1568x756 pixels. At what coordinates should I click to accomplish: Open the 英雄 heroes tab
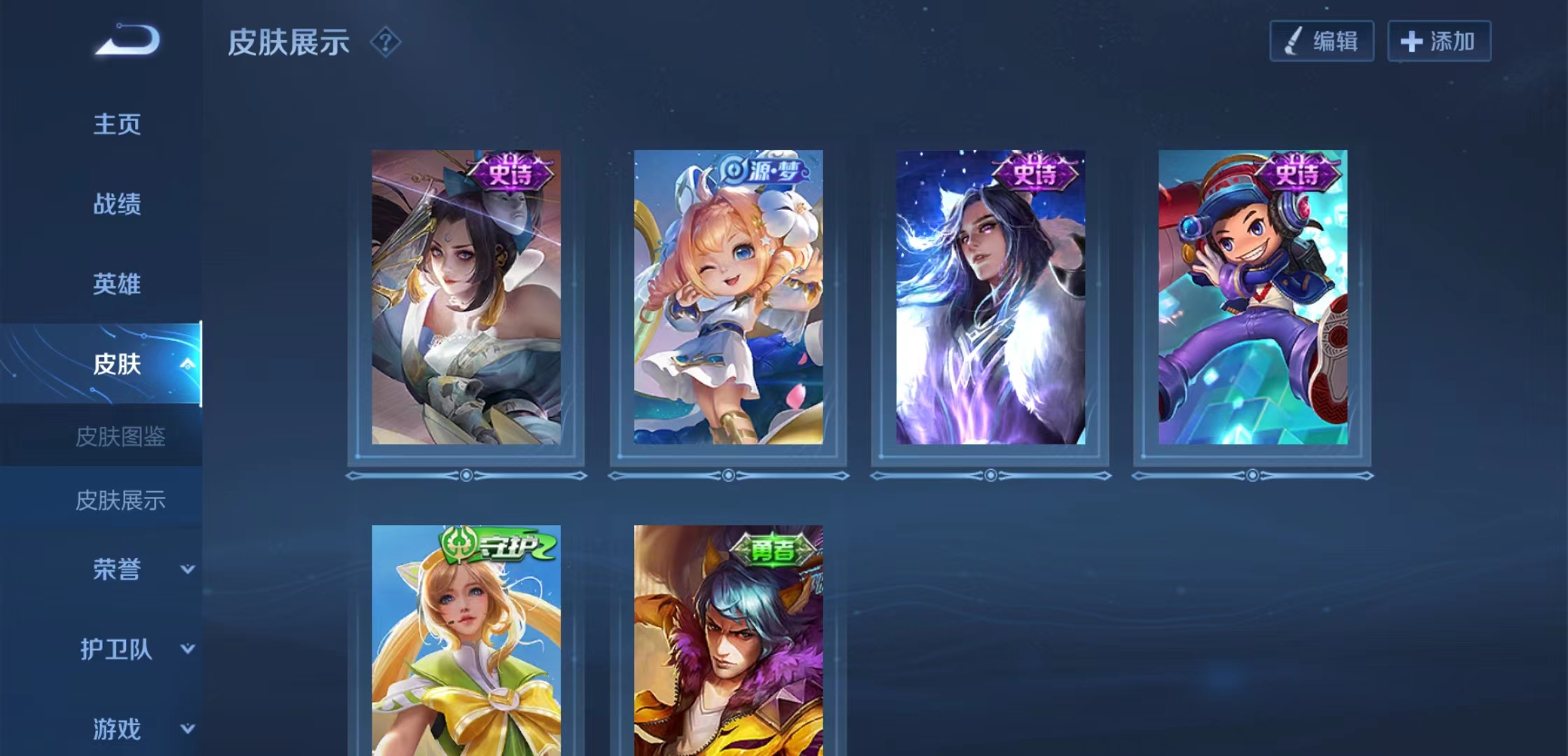click(117, 284)
